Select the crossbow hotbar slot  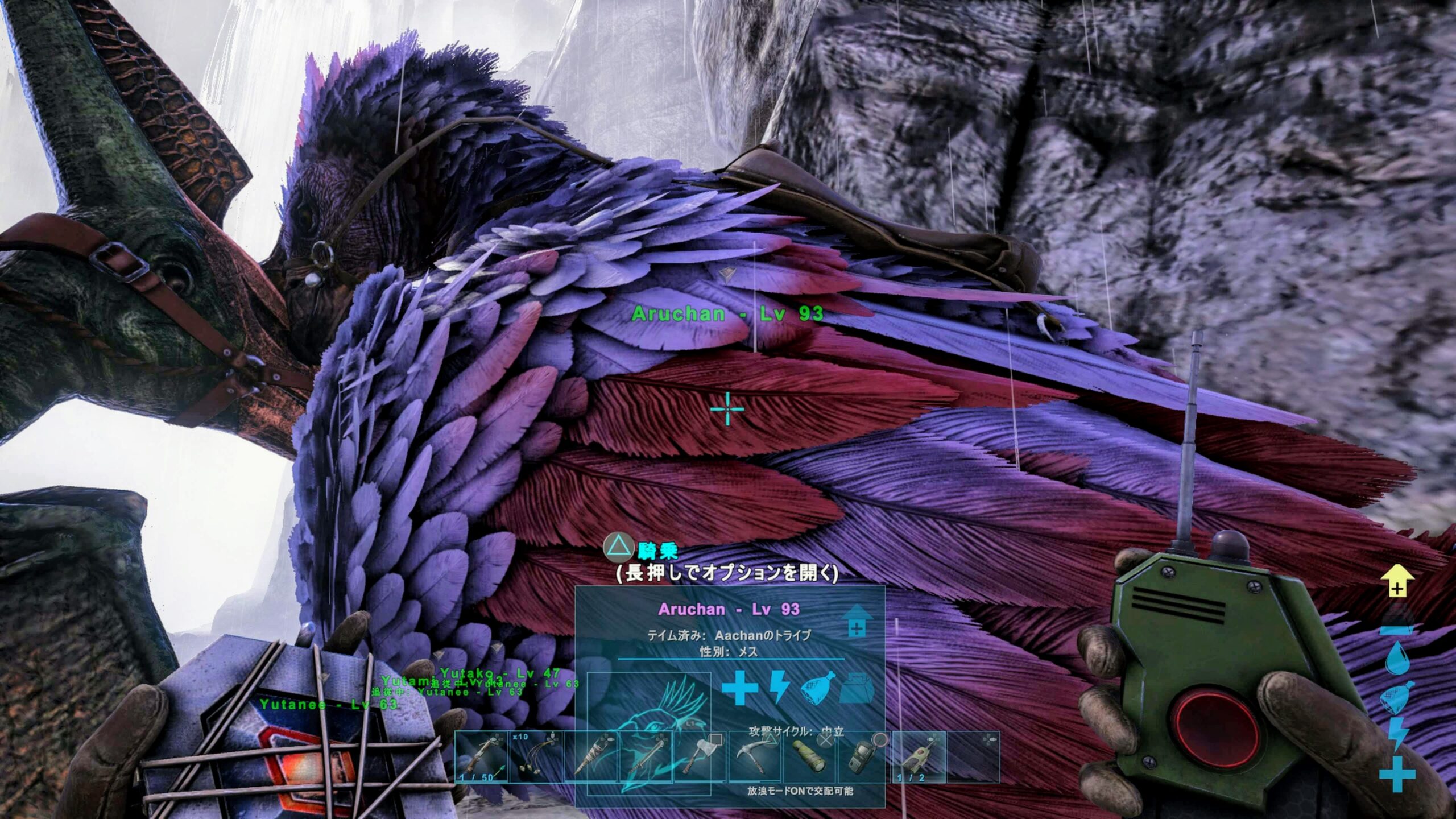tap(481, 757)
